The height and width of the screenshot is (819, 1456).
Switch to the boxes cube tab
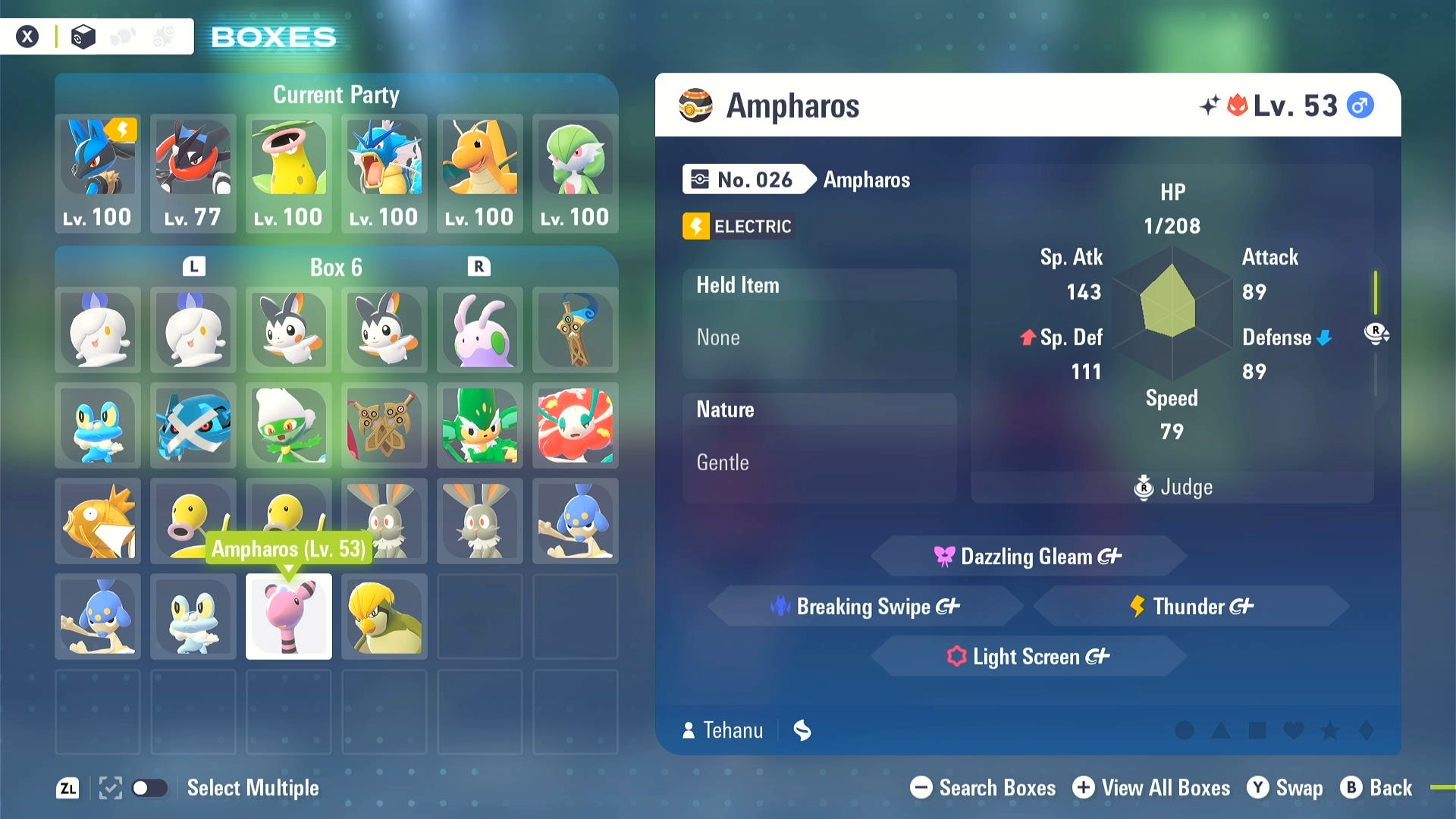83,36
